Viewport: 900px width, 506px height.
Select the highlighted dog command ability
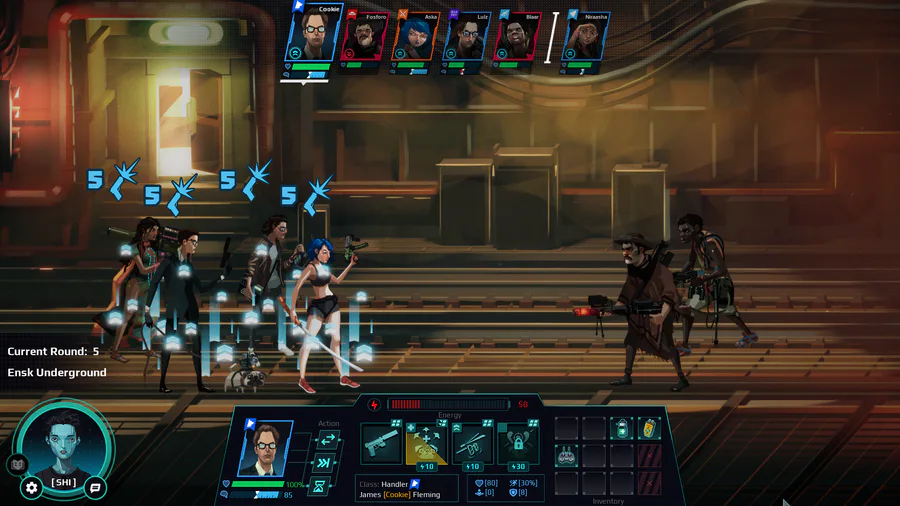click(x=426, y=444)
